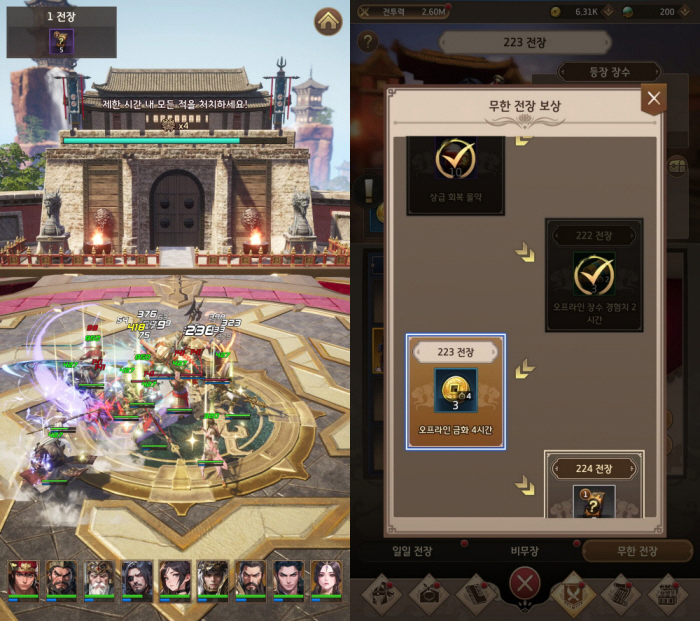
Task: Open the 전투력 combat power panel
Action: pos(400,12)
